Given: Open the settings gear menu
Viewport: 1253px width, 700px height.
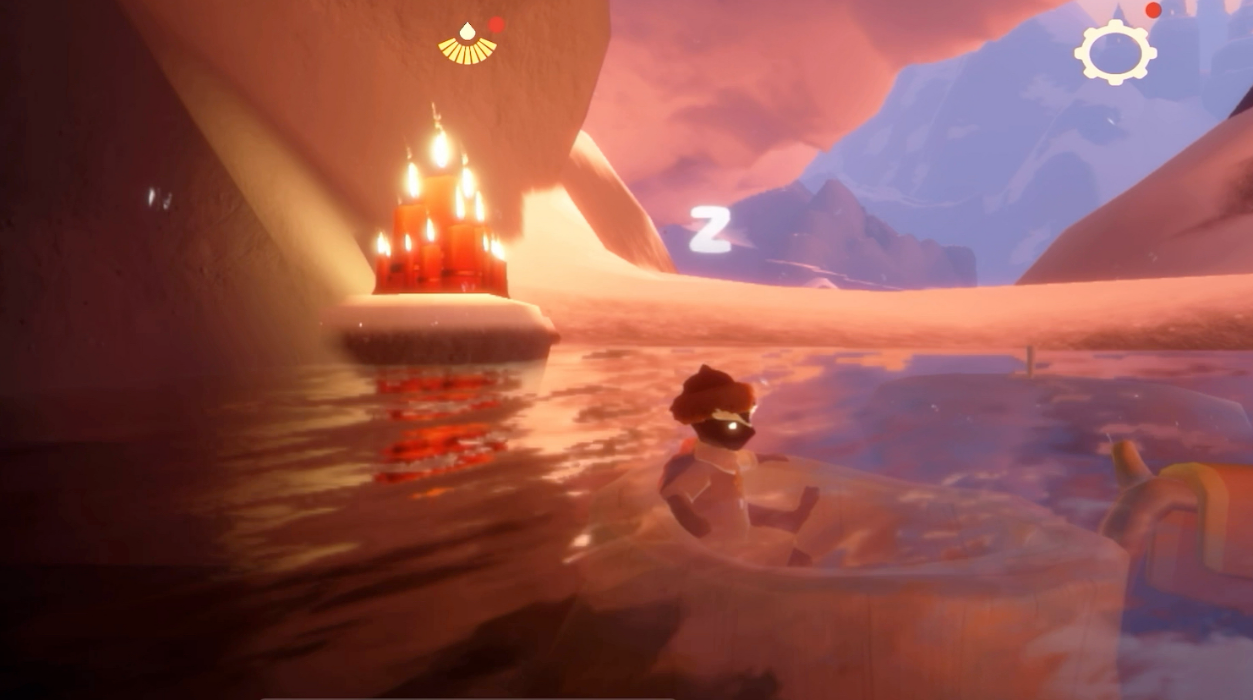Looking at the screenshot, I should (1115, 51).
